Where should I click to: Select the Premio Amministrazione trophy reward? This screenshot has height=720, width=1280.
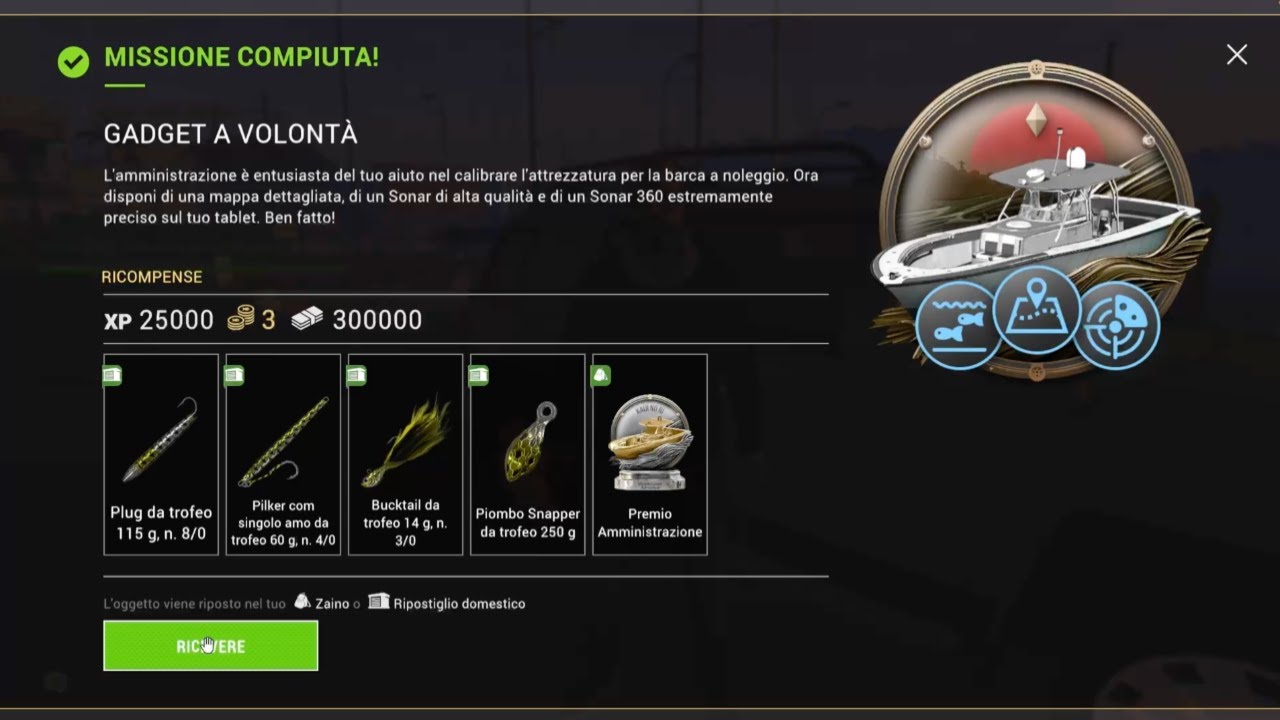pyautogui.click(x=650, y=454)
